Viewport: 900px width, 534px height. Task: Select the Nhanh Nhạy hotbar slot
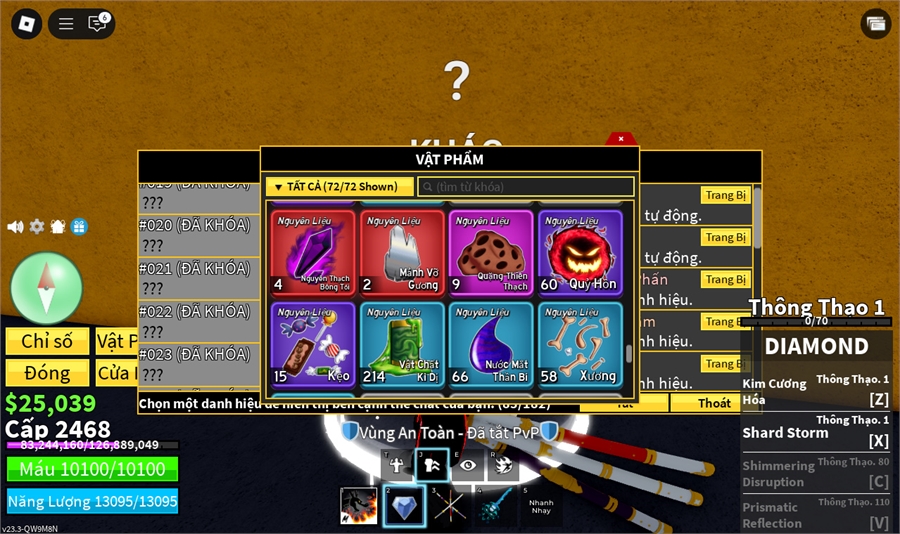(541, 507)
